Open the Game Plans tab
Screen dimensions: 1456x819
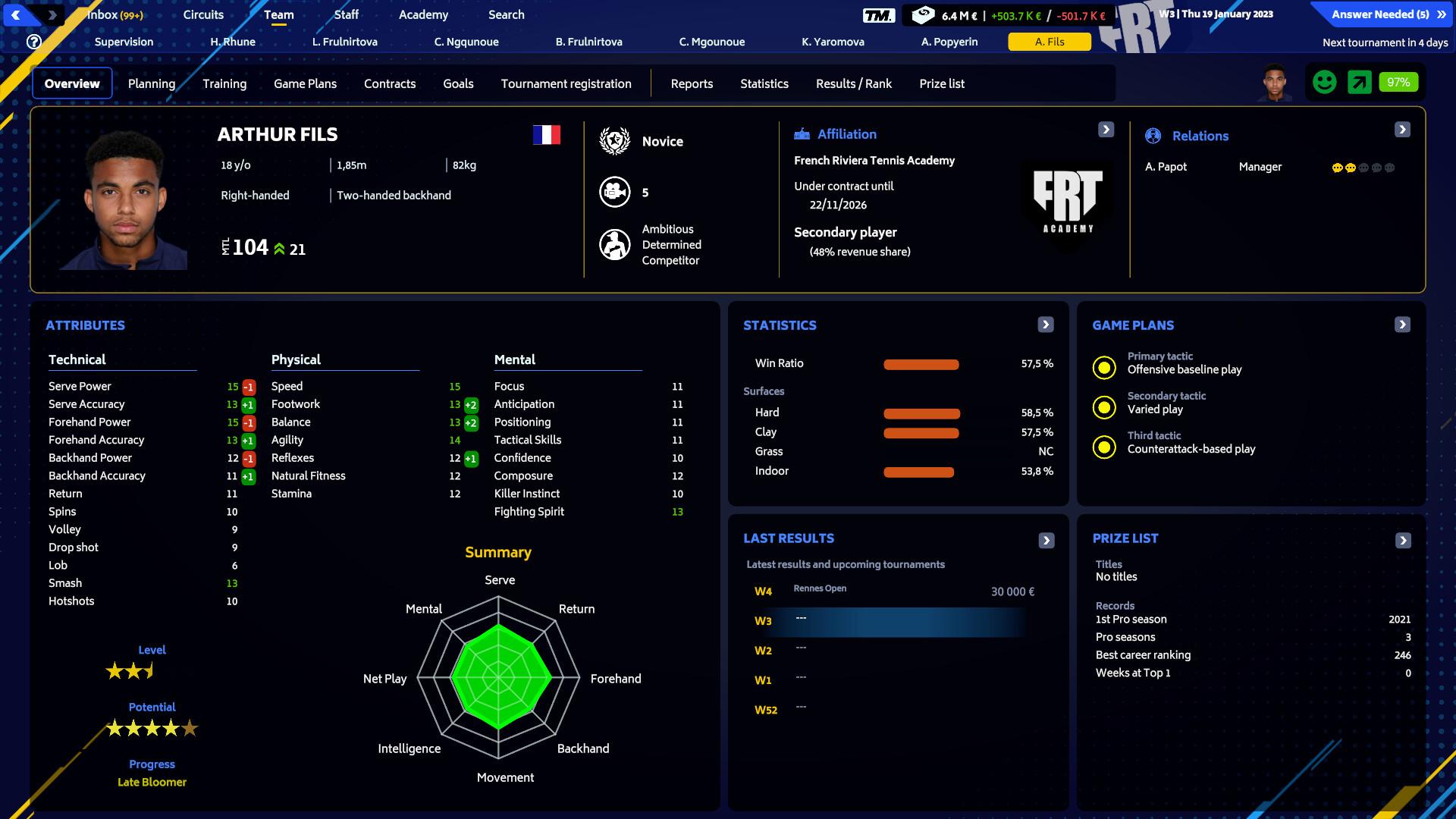coord(305,83)
